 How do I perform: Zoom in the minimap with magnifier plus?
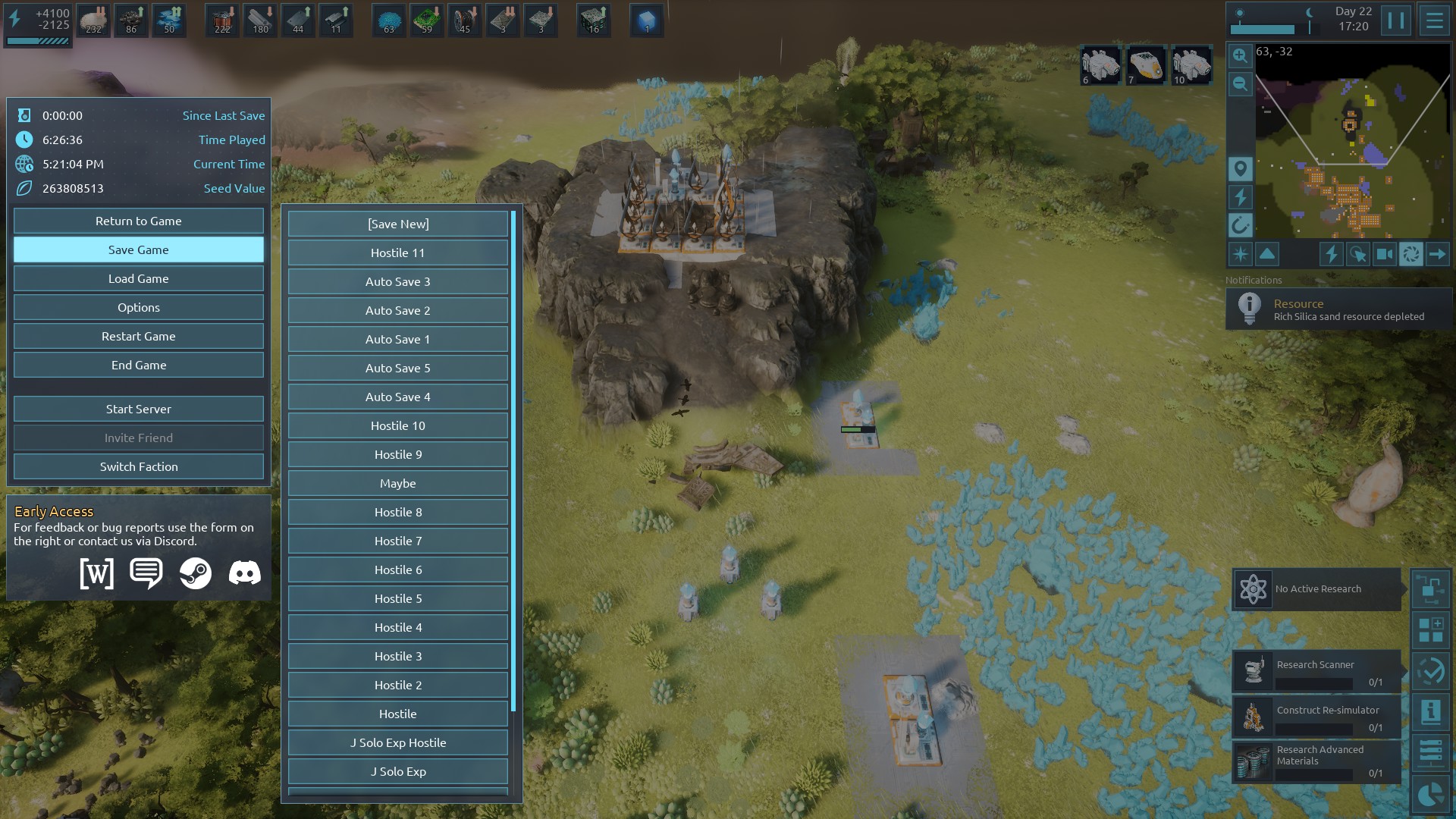pos(1240,55)
